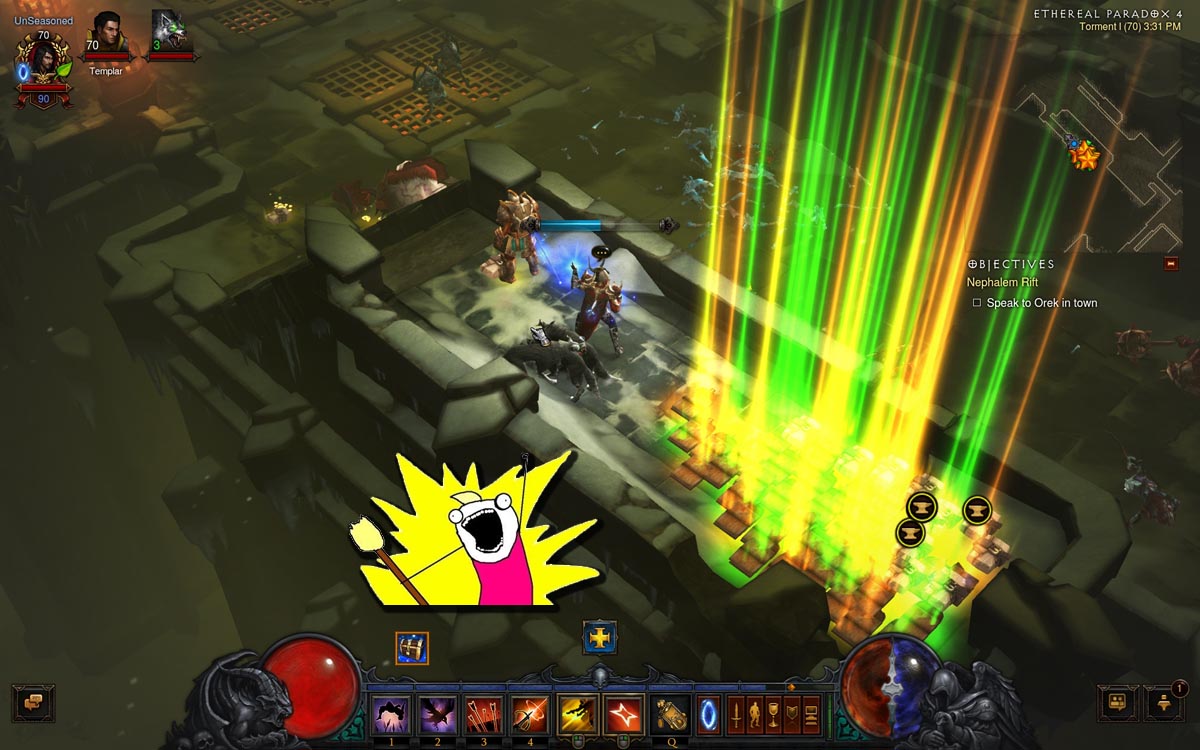Image resolution: width=1200 pixels, height=750 pixels.
Task: Activate the bat skill in slot 1
Action: point(390,714)
